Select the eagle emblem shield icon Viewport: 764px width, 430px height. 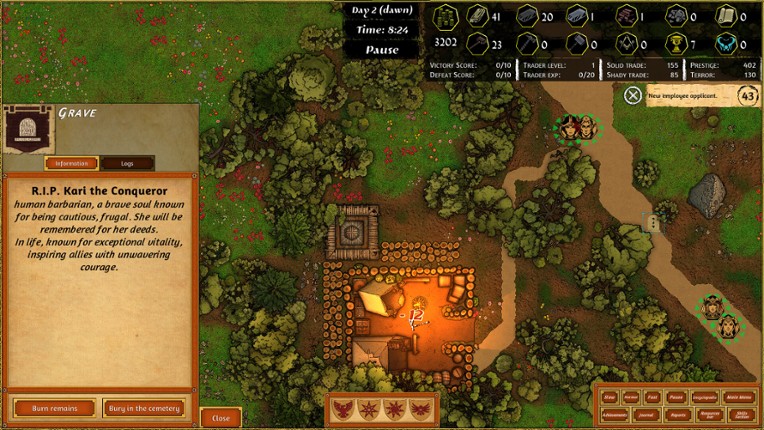(344, 410)
